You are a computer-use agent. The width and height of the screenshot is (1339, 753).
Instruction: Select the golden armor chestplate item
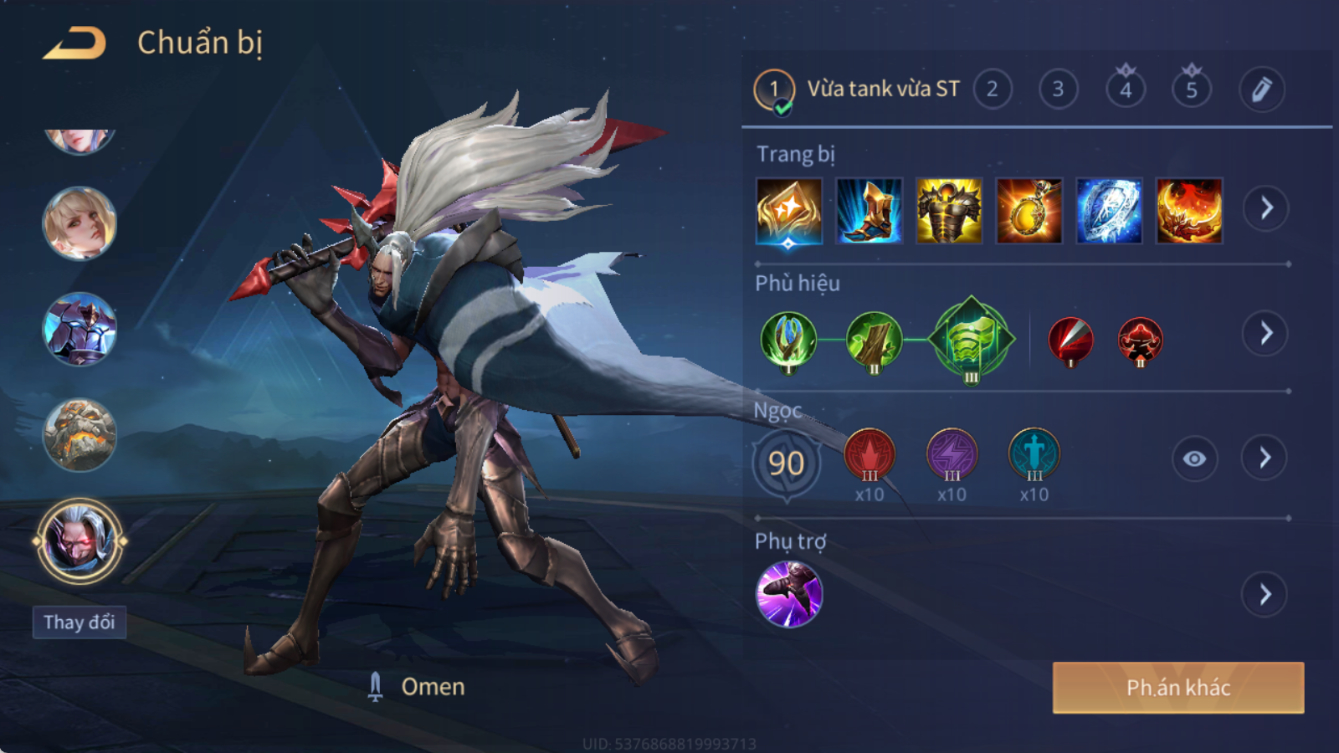[949, 211]
